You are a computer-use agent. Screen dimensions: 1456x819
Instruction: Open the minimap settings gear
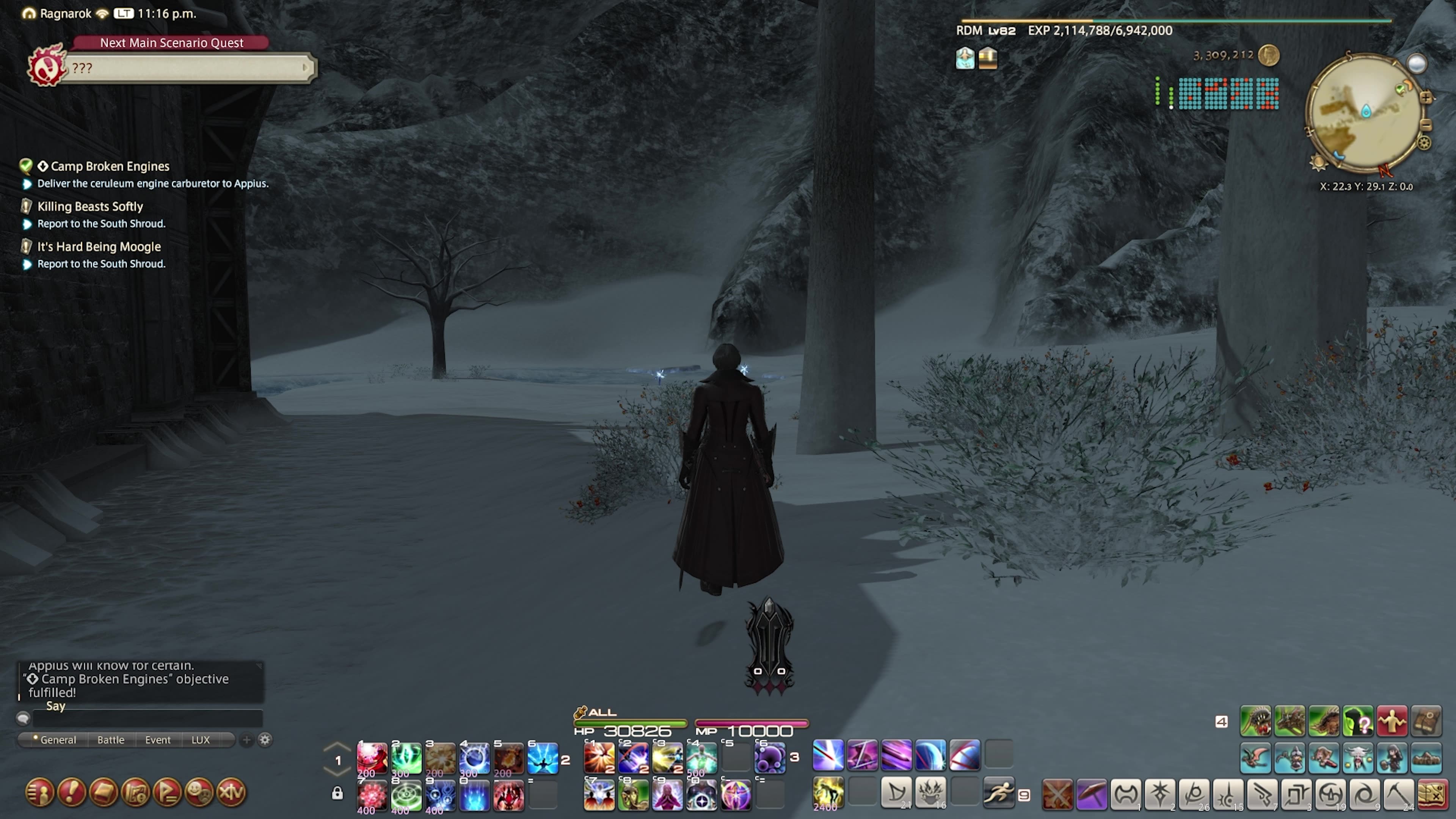pyautogui.click(x=1425, y=143)
